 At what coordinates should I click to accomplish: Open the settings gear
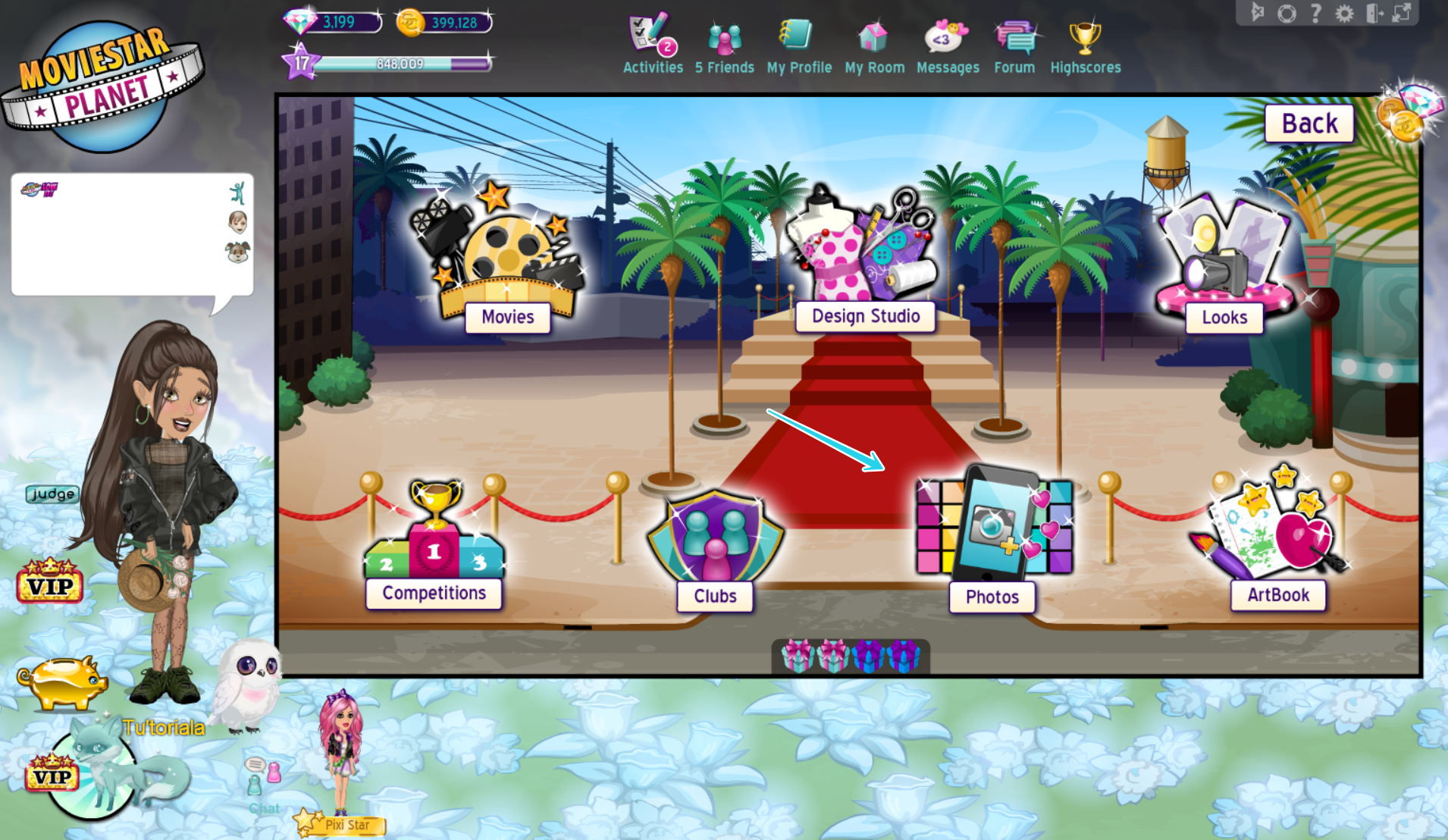(x=1344, y=12)
